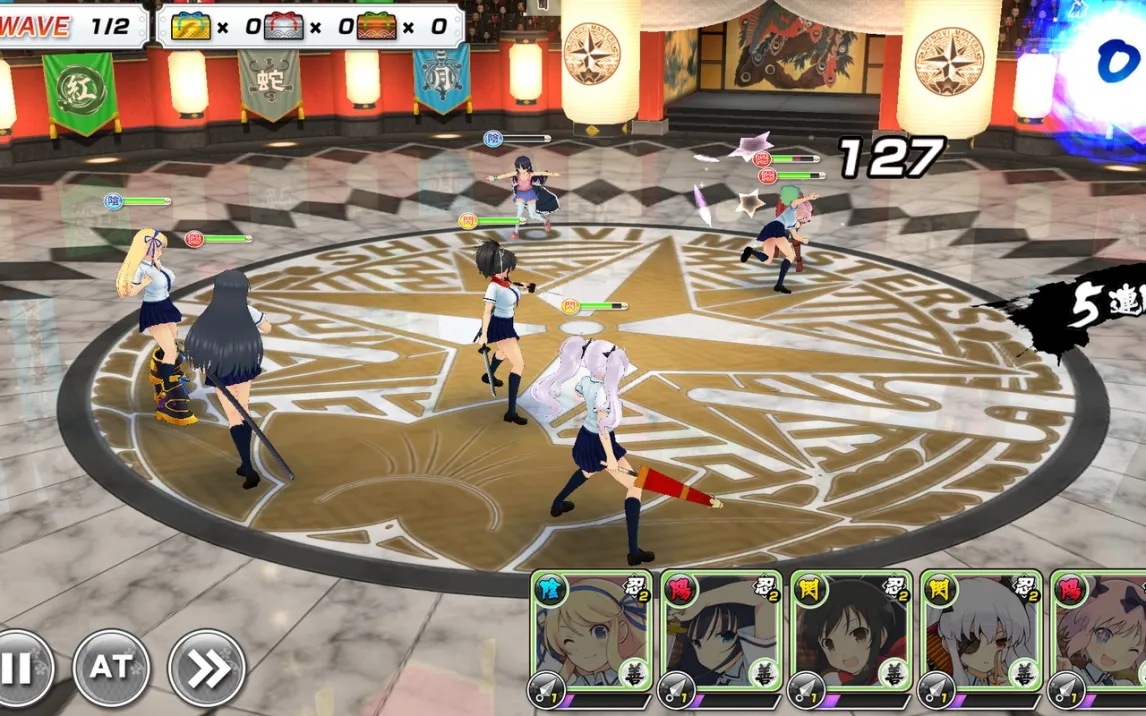Pick the white-haired eyepatch character card
The height and width of the screenshot is (716, 1146).
point(981,635)
